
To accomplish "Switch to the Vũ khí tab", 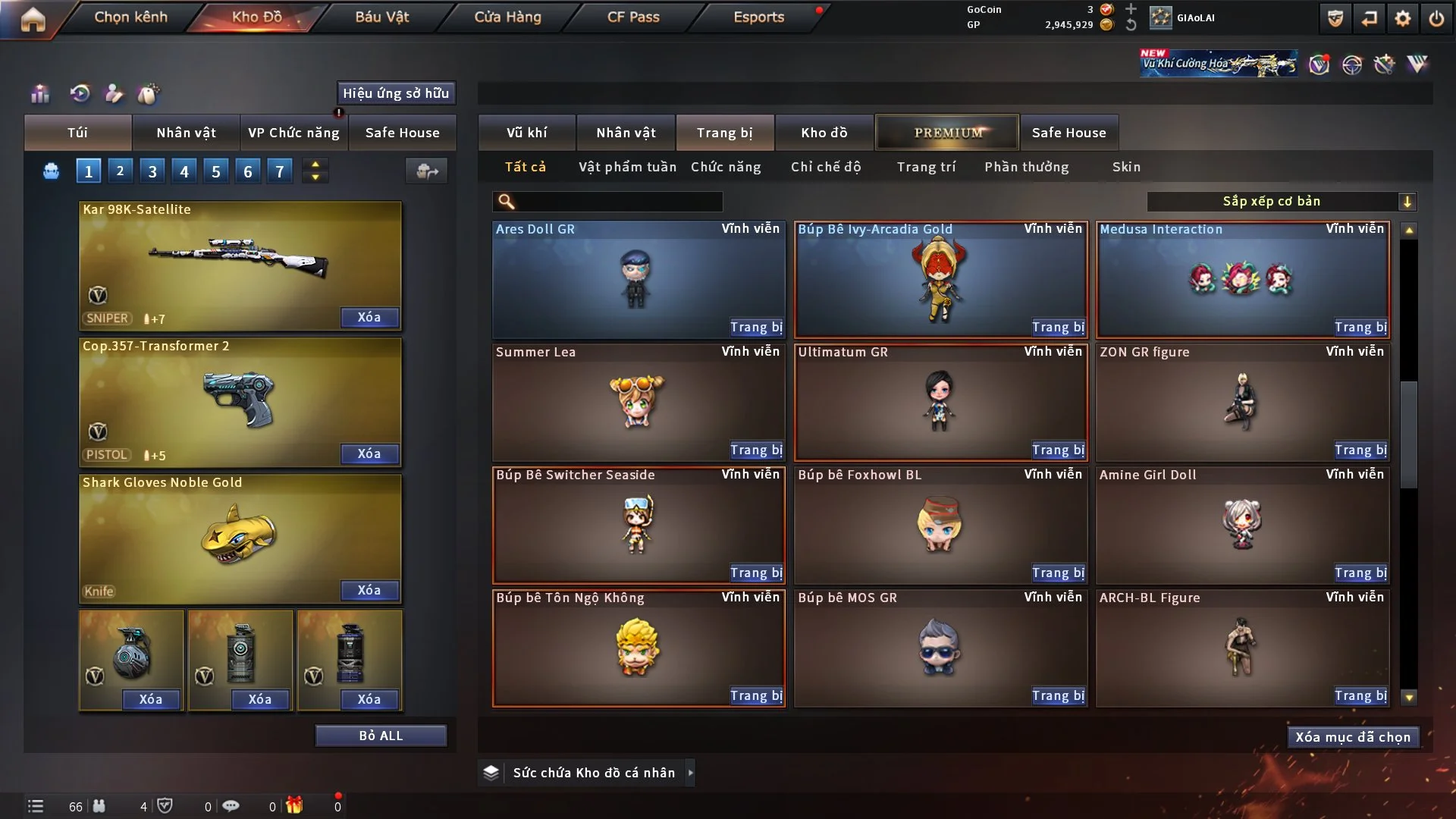I will click(526, 133).
